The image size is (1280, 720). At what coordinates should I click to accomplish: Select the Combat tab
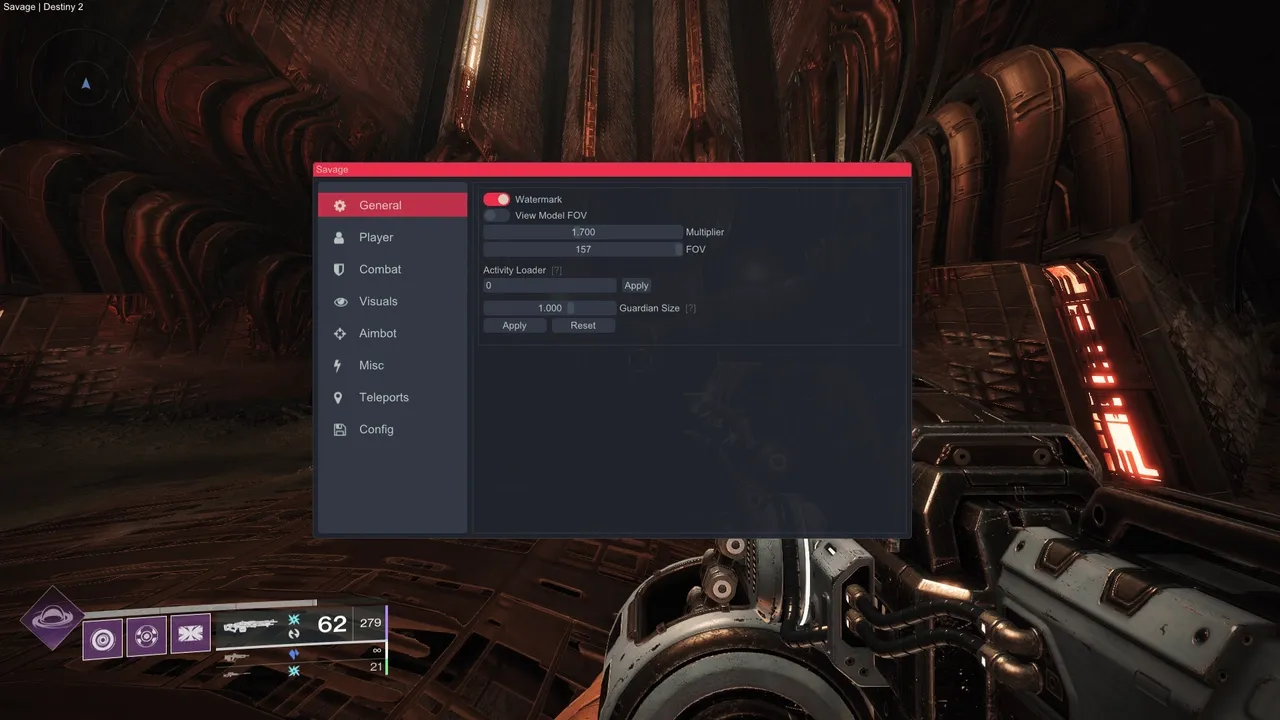[392, 269]
